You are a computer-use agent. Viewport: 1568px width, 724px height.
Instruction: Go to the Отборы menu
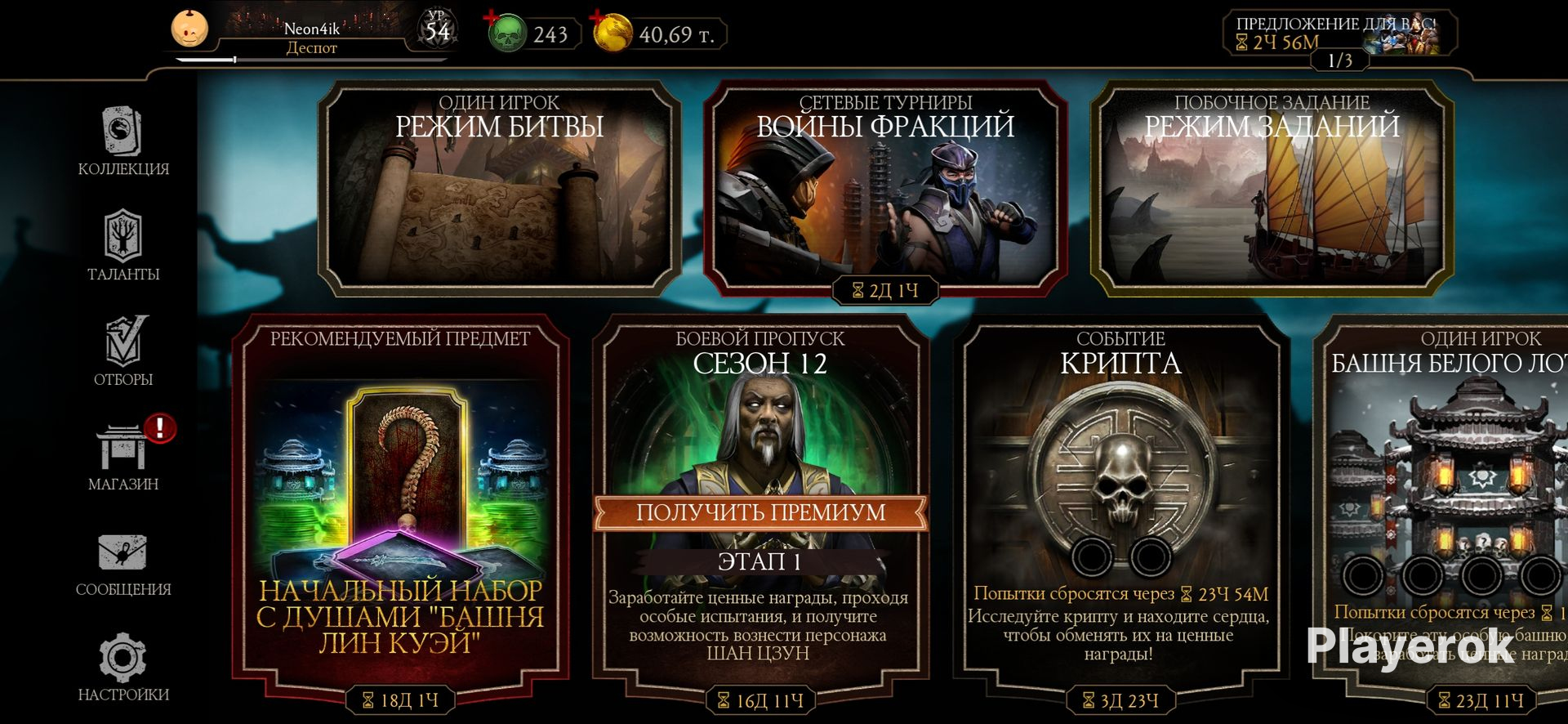tap(123, 351)
